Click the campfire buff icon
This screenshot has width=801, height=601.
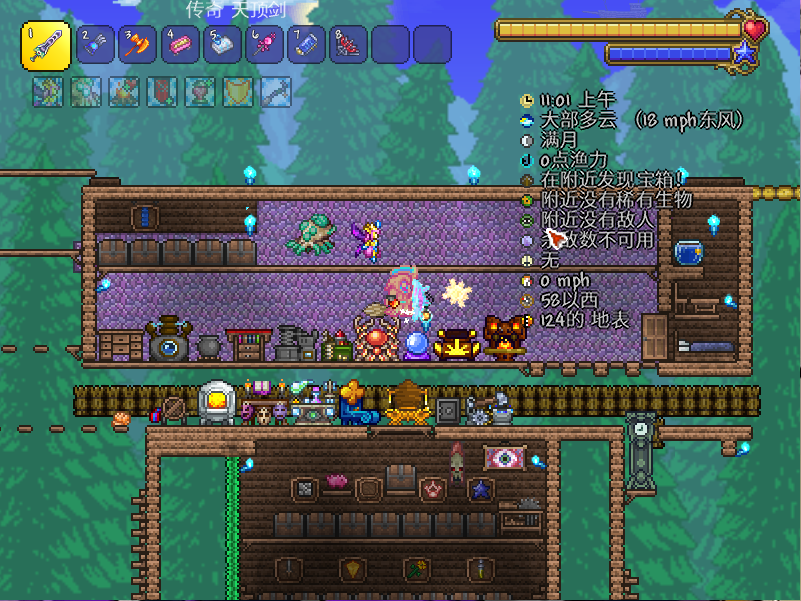click(124, 92)
